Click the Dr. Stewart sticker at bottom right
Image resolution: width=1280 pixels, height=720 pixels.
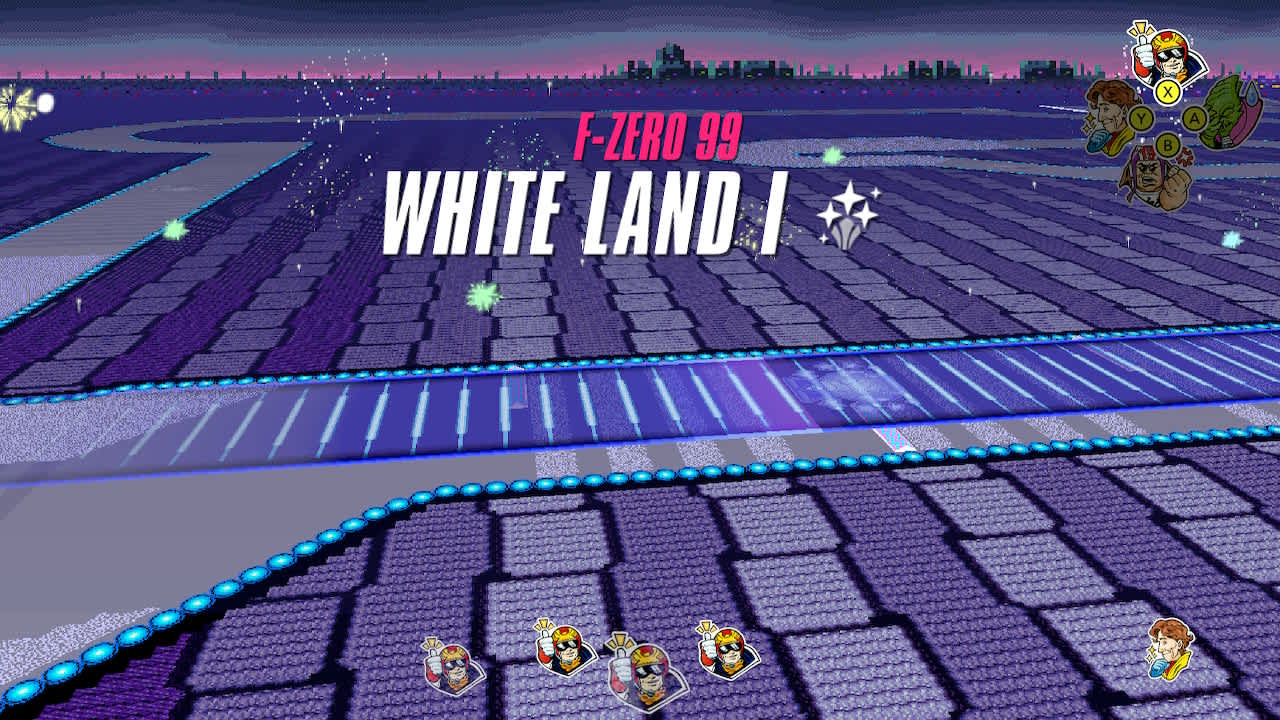1170,652
